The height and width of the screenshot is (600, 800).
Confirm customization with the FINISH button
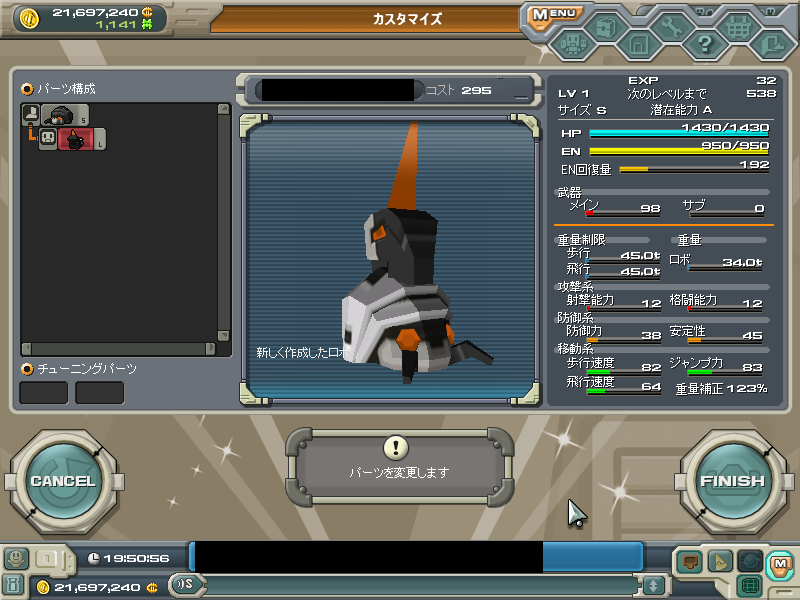[731, 481]
